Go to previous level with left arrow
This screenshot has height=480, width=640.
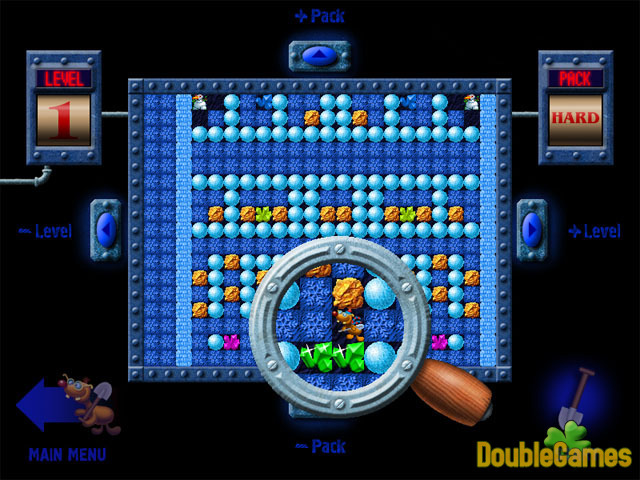(x=106, y=230)
